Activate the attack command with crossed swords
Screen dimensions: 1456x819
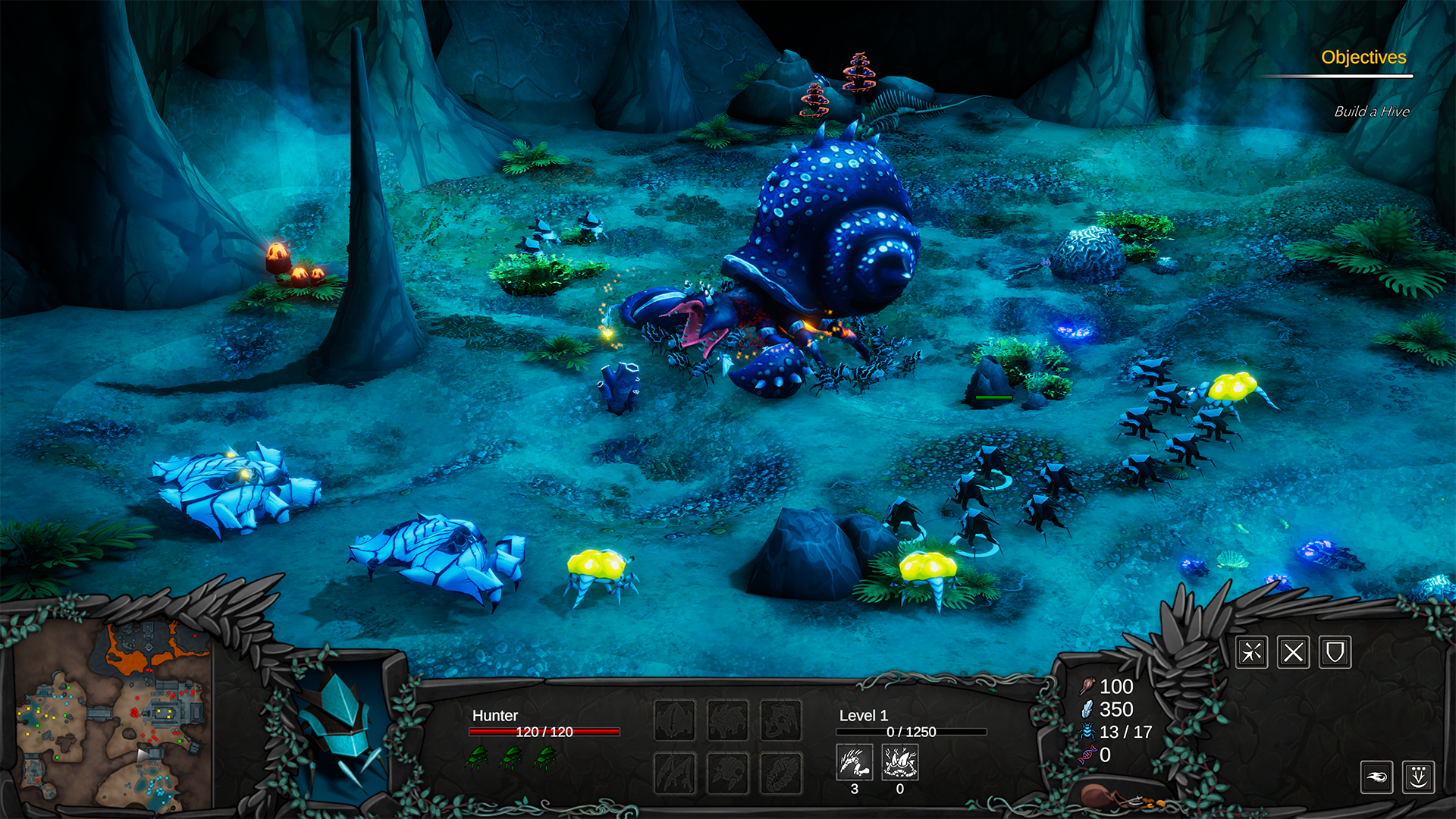tap(1251, 652)
